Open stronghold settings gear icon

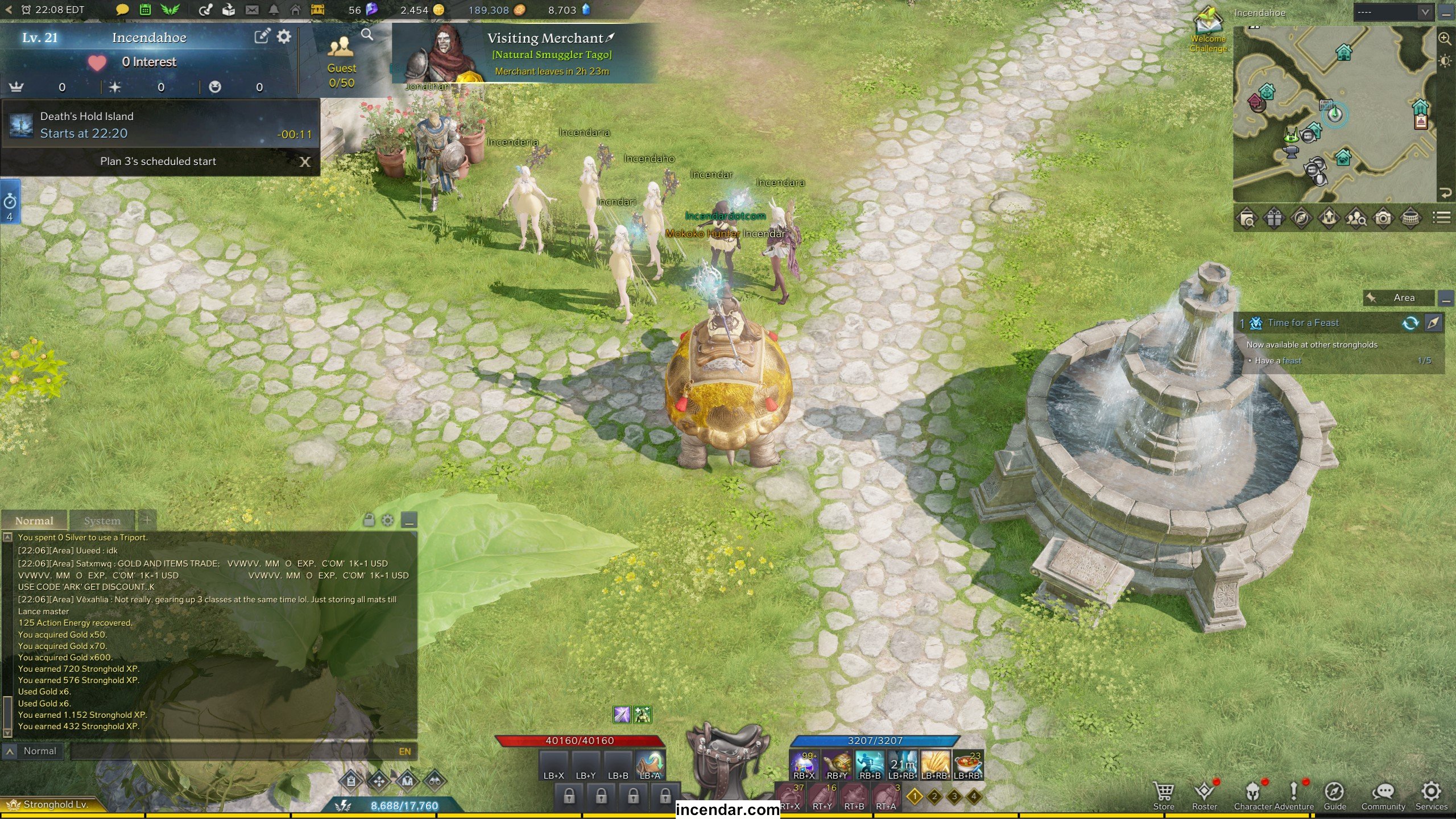tap(284, 38)
